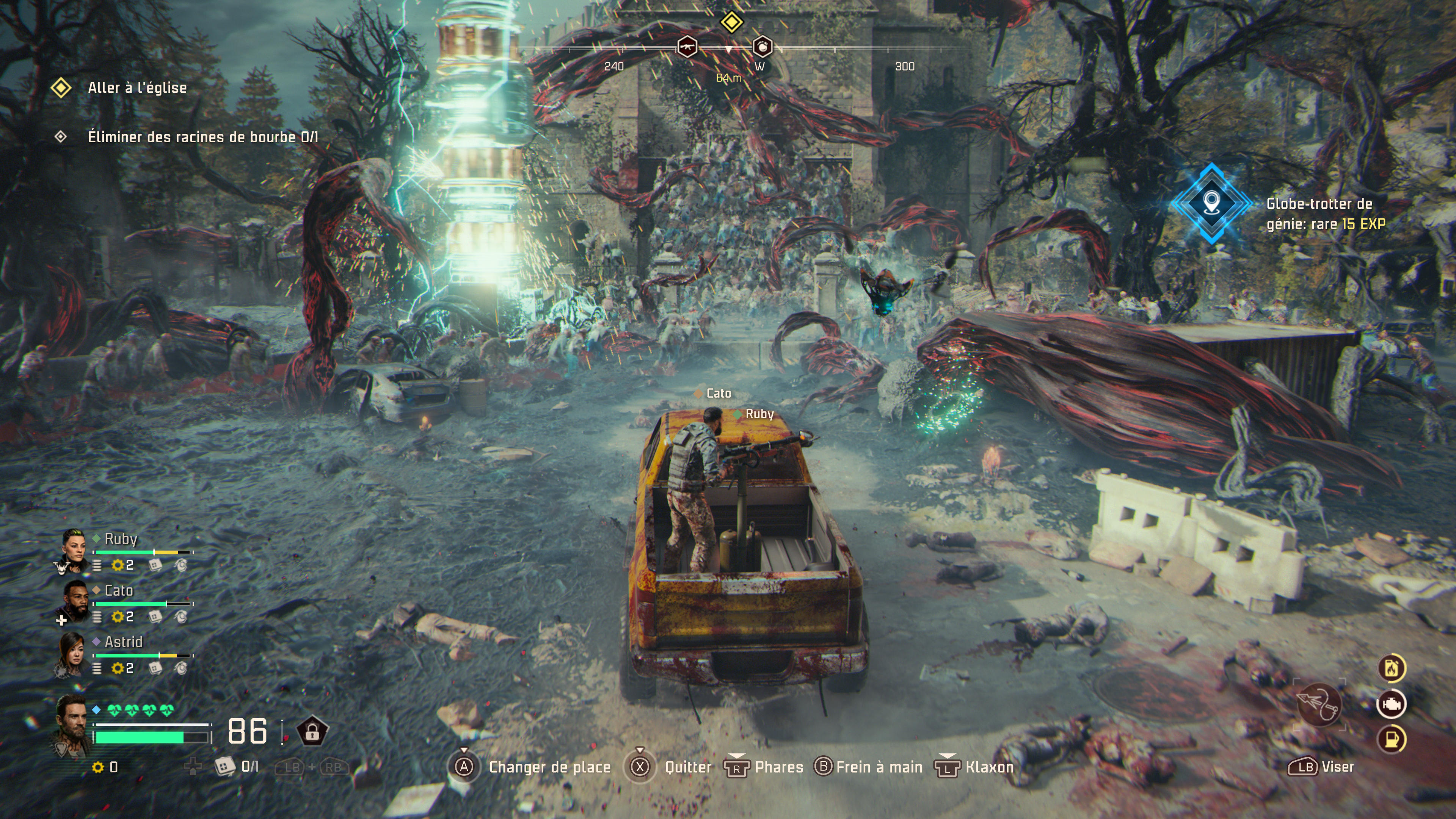Viewport: 1456px width, 819px height.
Task: Click the fuel pump gauge icon
Action: coord(1392,739)
